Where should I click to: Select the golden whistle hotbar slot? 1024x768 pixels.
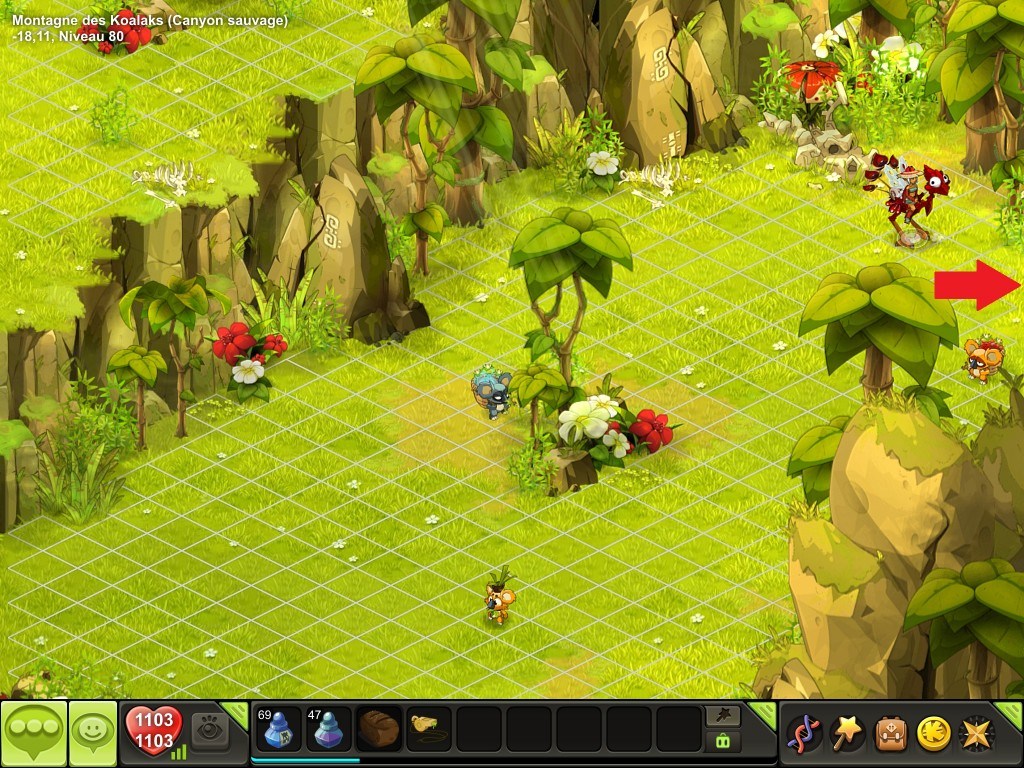429,729
